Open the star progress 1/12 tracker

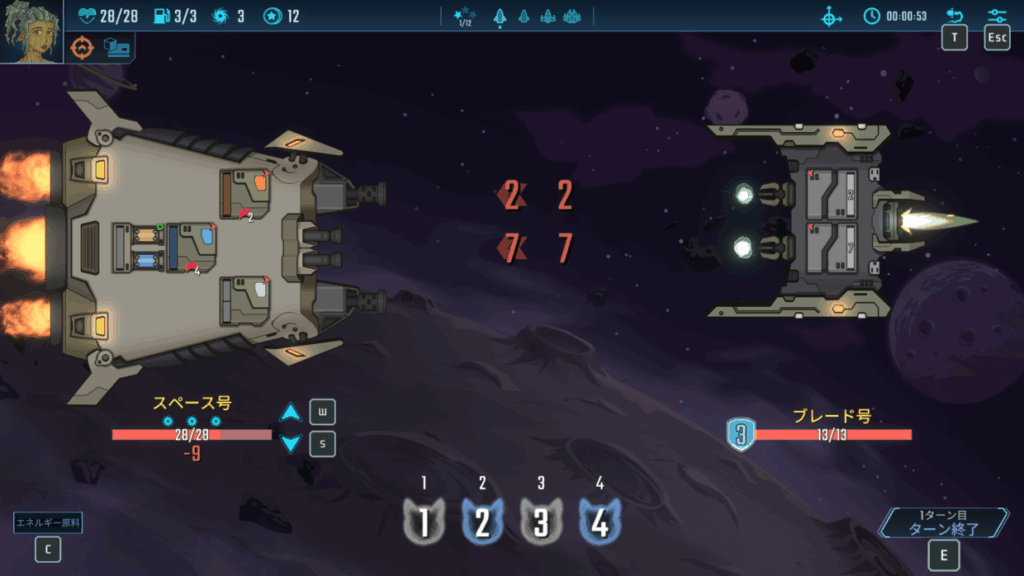pyautogui.click(x=463, y=17)
